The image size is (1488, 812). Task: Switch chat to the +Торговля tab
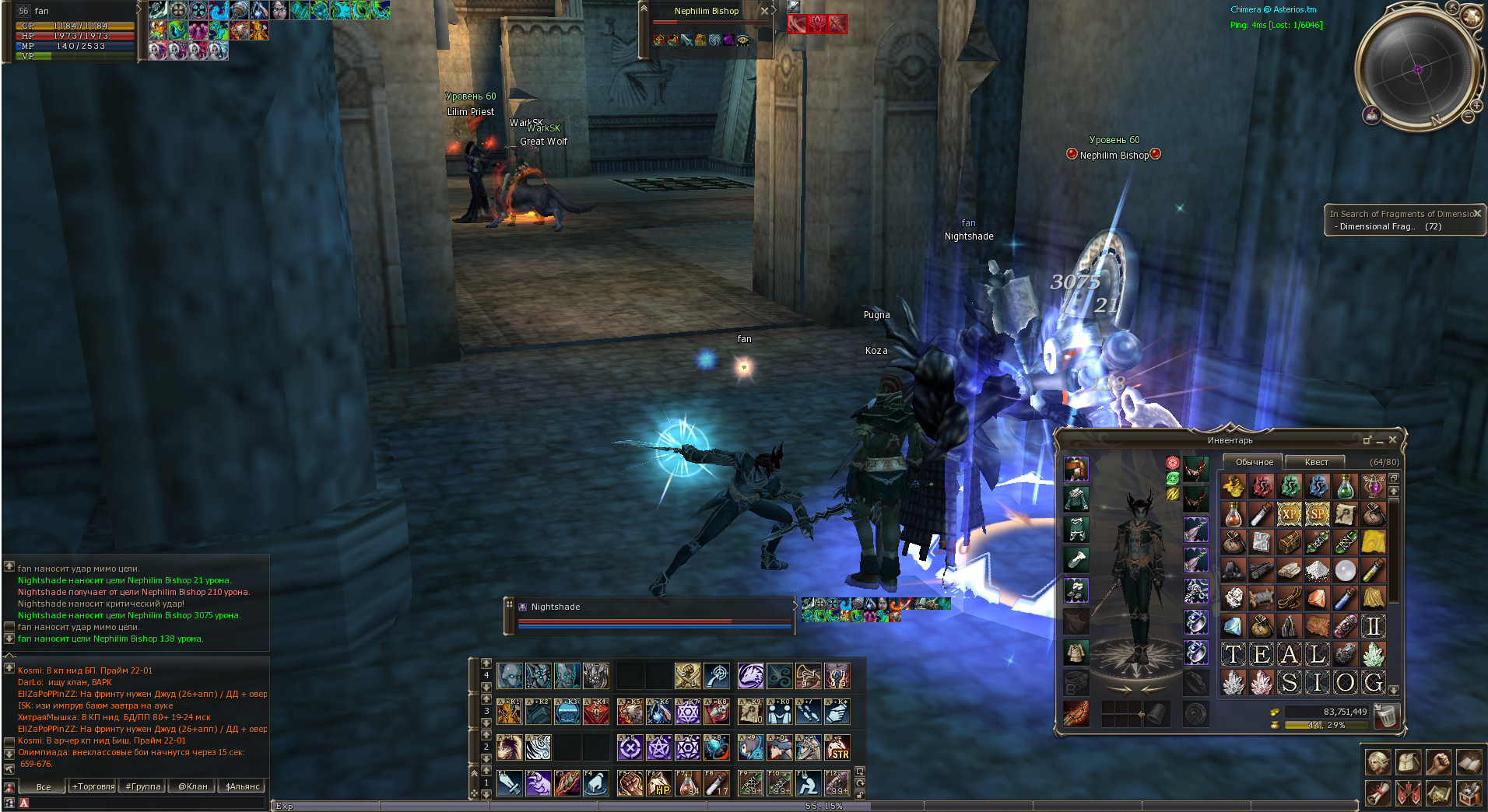click(x=93, y=786)
